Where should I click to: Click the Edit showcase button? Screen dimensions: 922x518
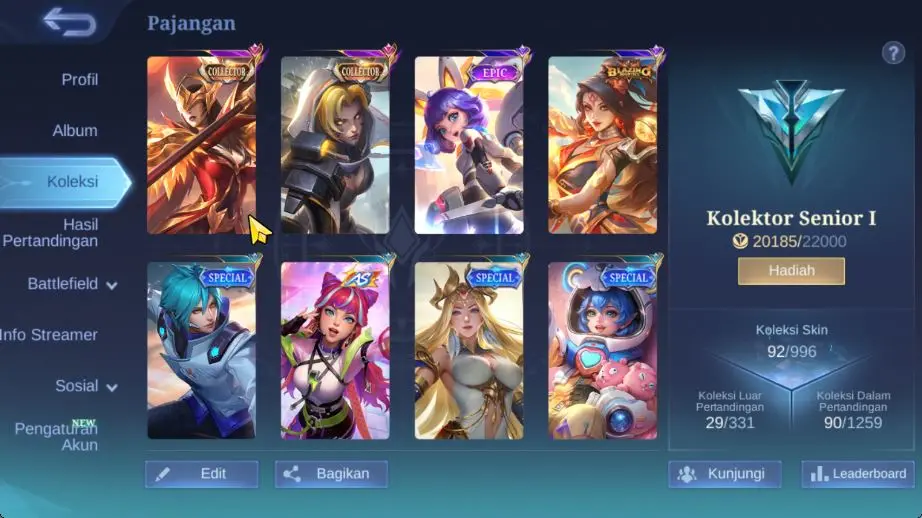(201, 474)
